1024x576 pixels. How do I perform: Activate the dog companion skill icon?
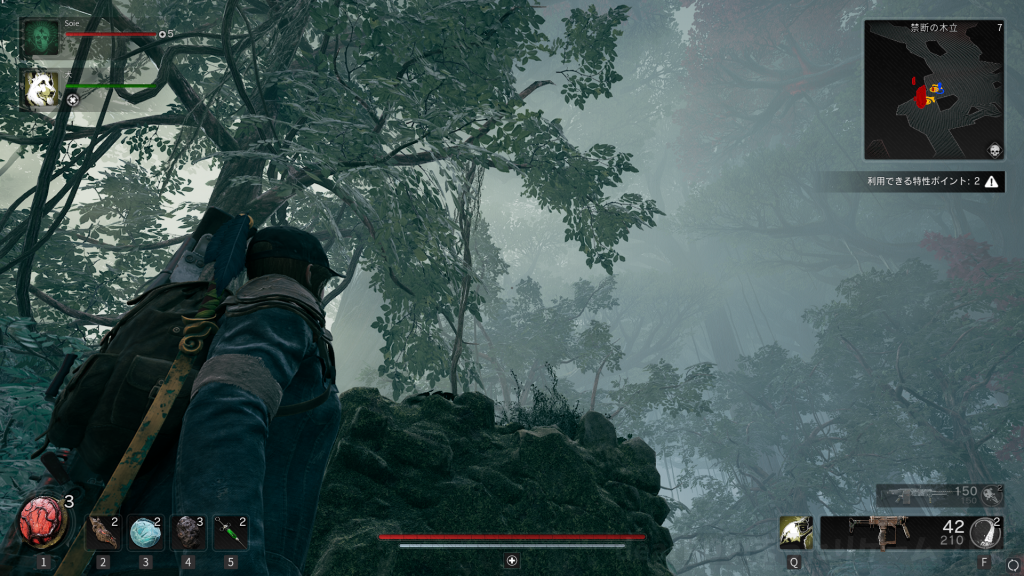pyautogui.click(x=796, y=533)
